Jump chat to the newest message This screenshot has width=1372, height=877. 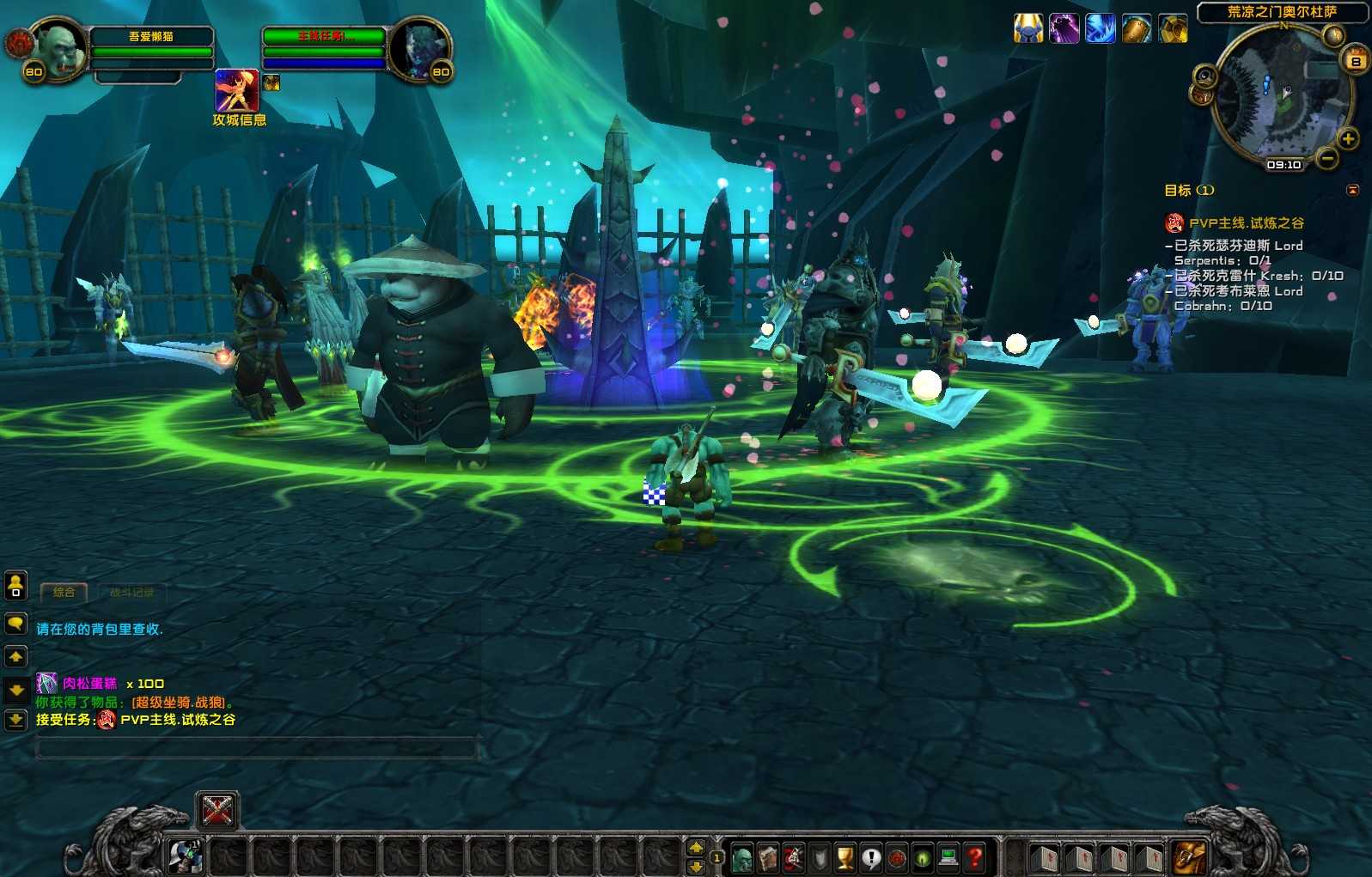[x=15, y=720]
